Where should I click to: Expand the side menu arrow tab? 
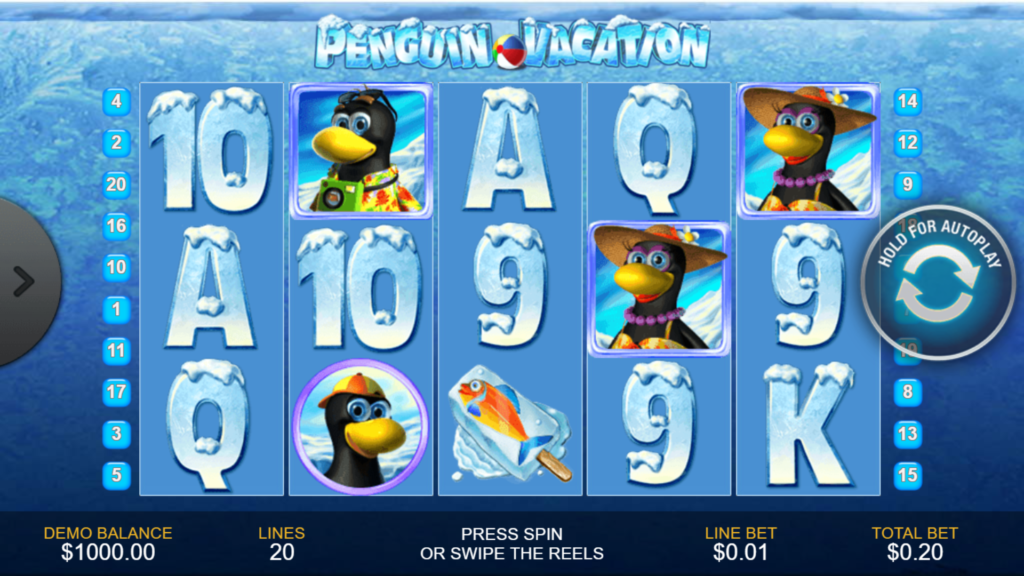coord(23,282)
